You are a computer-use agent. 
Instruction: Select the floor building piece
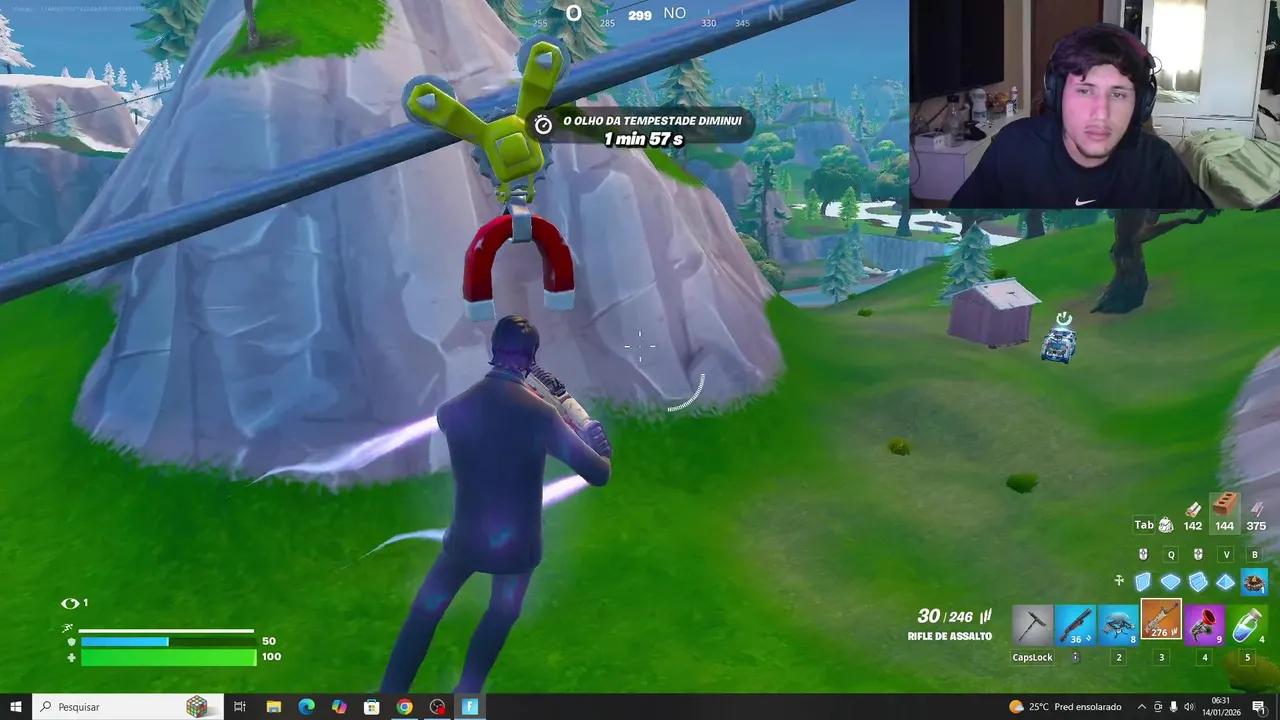tap(1170, 581)
